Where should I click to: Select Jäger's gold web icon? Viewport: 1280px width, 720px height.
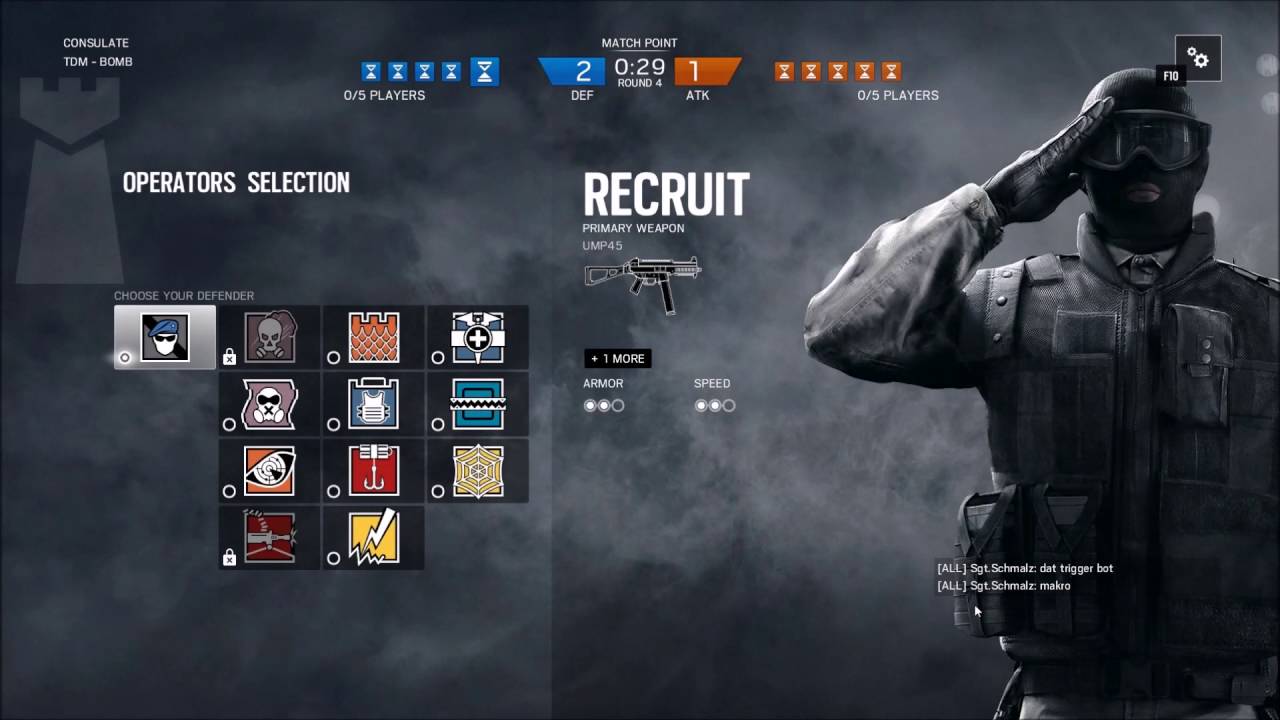tap(477, 471)
